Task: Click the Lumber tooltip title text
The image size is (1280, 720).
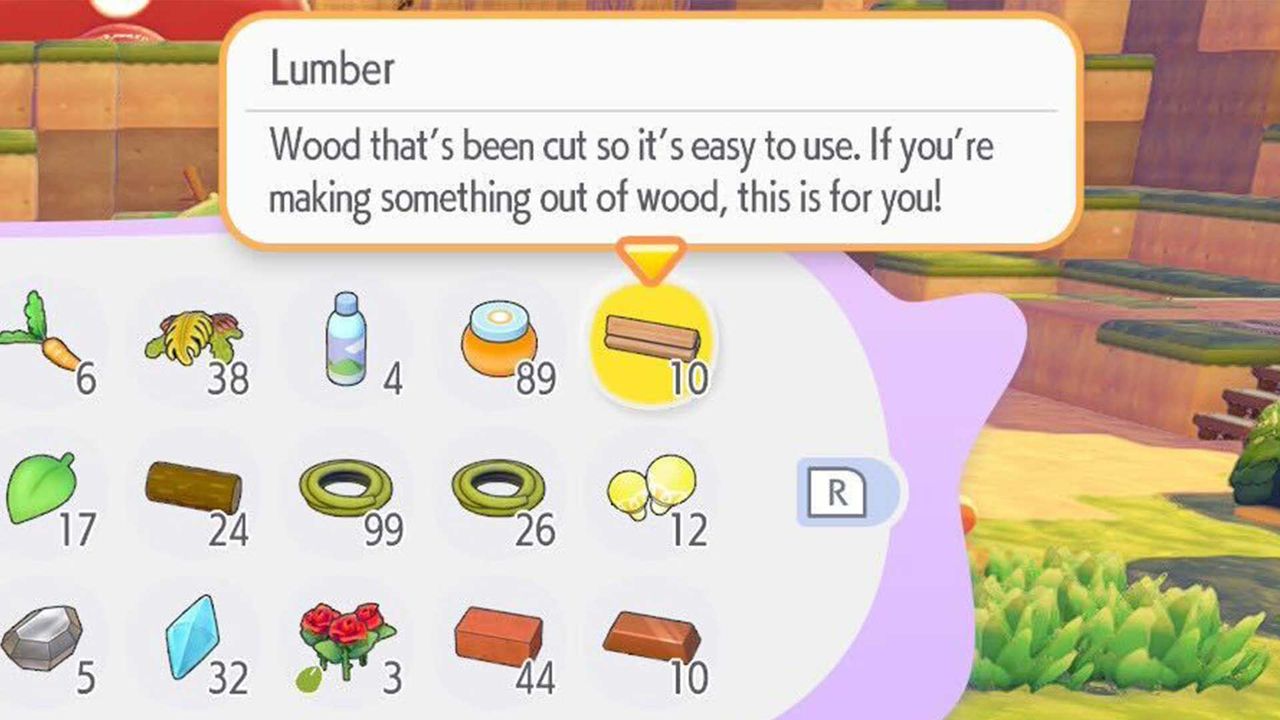Action: coord(332,68)
